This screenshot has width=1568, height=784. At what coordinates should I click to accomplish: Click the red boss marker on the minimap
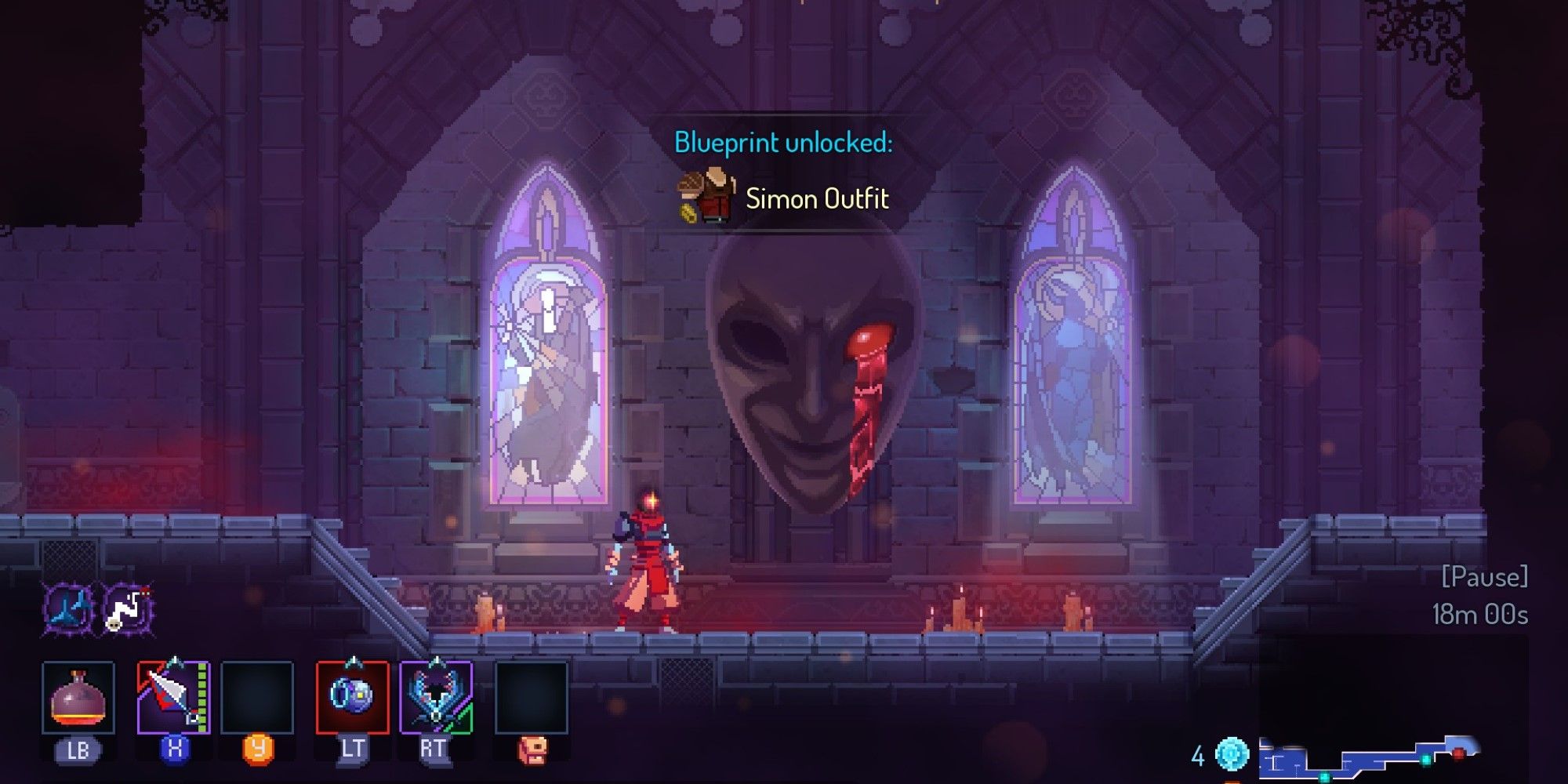point(1458,754)
